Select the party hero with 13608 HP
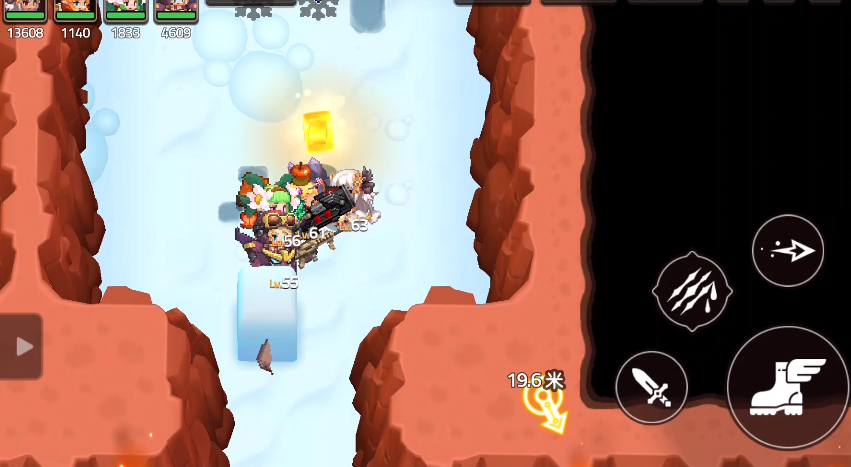Screen dimensions: 851x467 (25, 10)
